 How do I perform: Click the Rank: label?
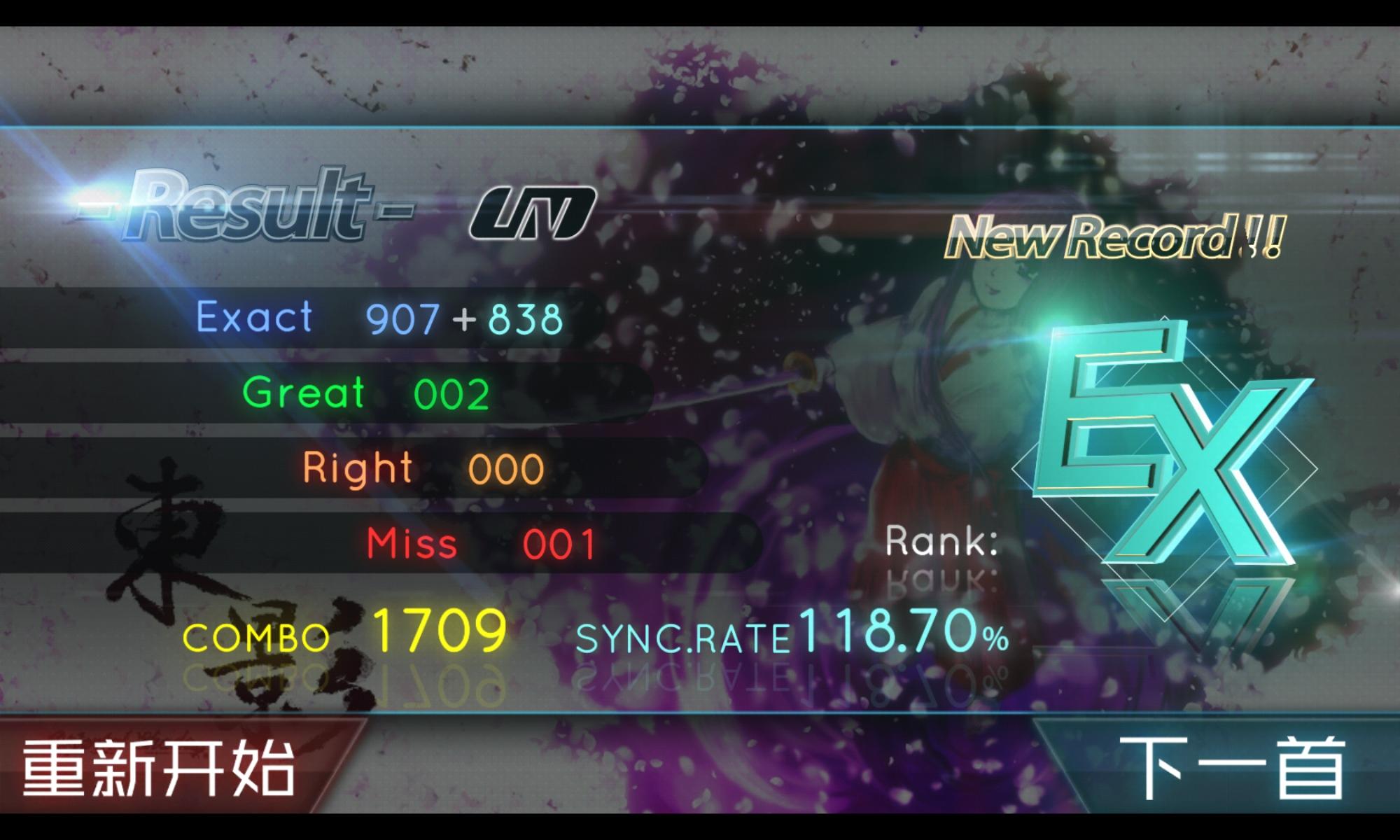941,542
